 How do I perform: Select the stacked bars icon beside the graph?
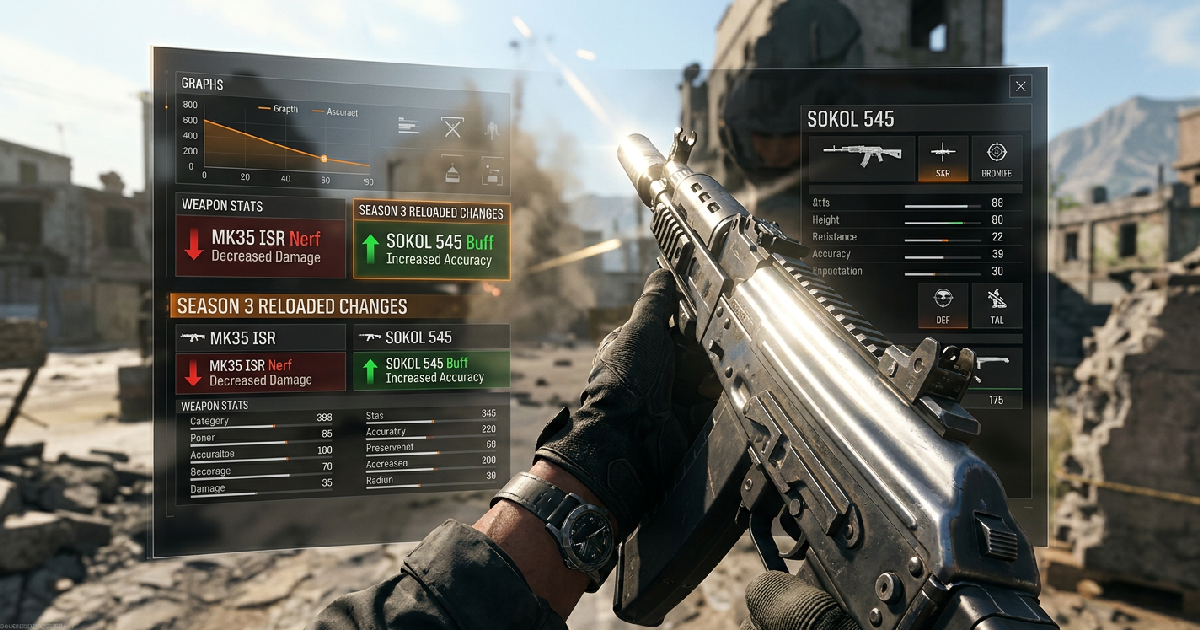(407, 126)
